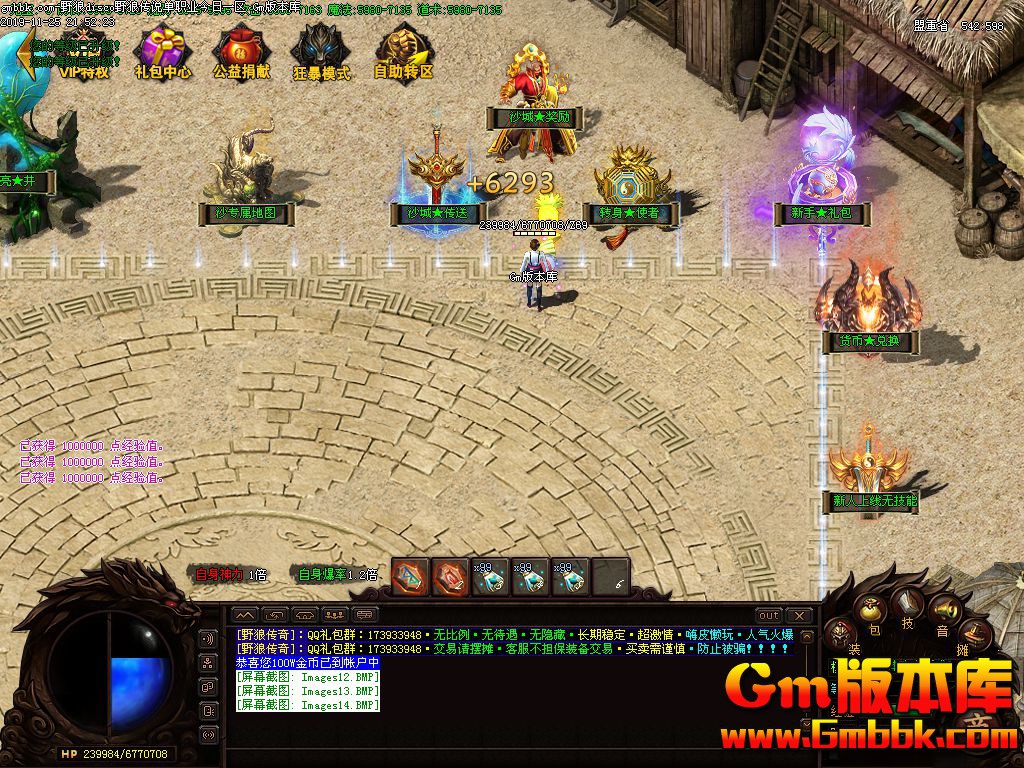Use the red rune stone in the second hotbar slot
Viewport: 1024px width, 768px height.
(x=450, y=577)
